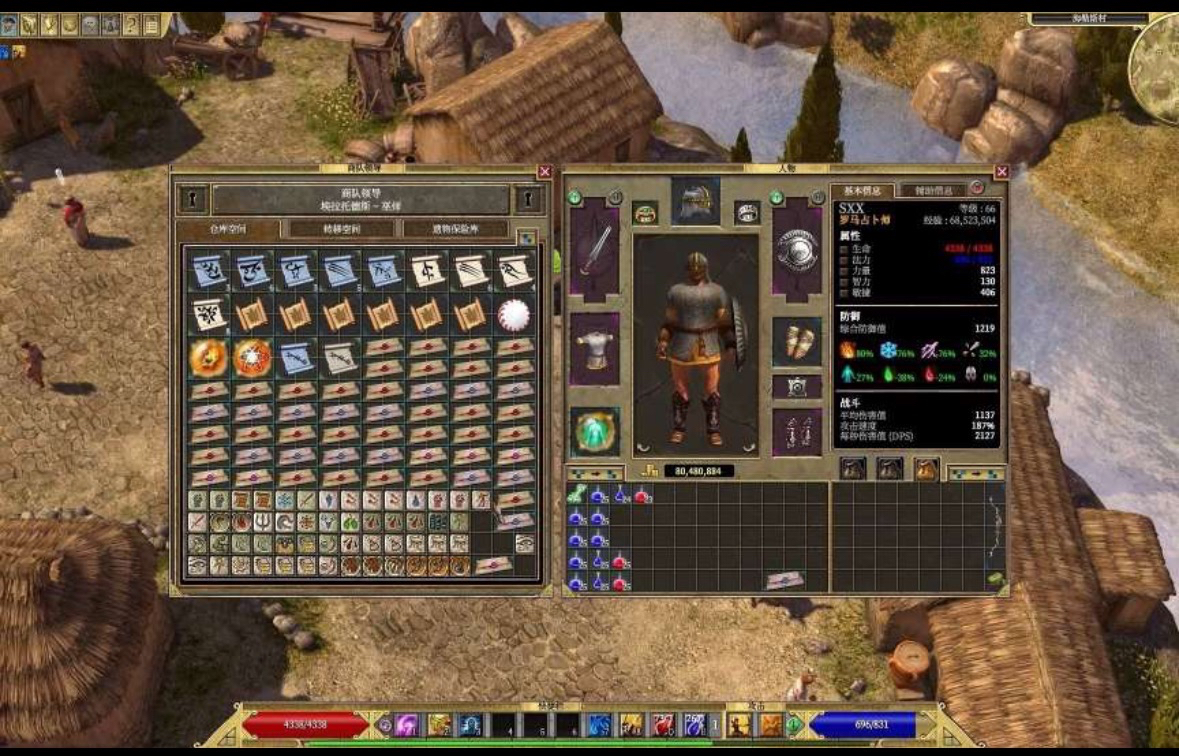
Task: Close the caravan storage window
Action: pyautogui.click(x=545, y=172)
